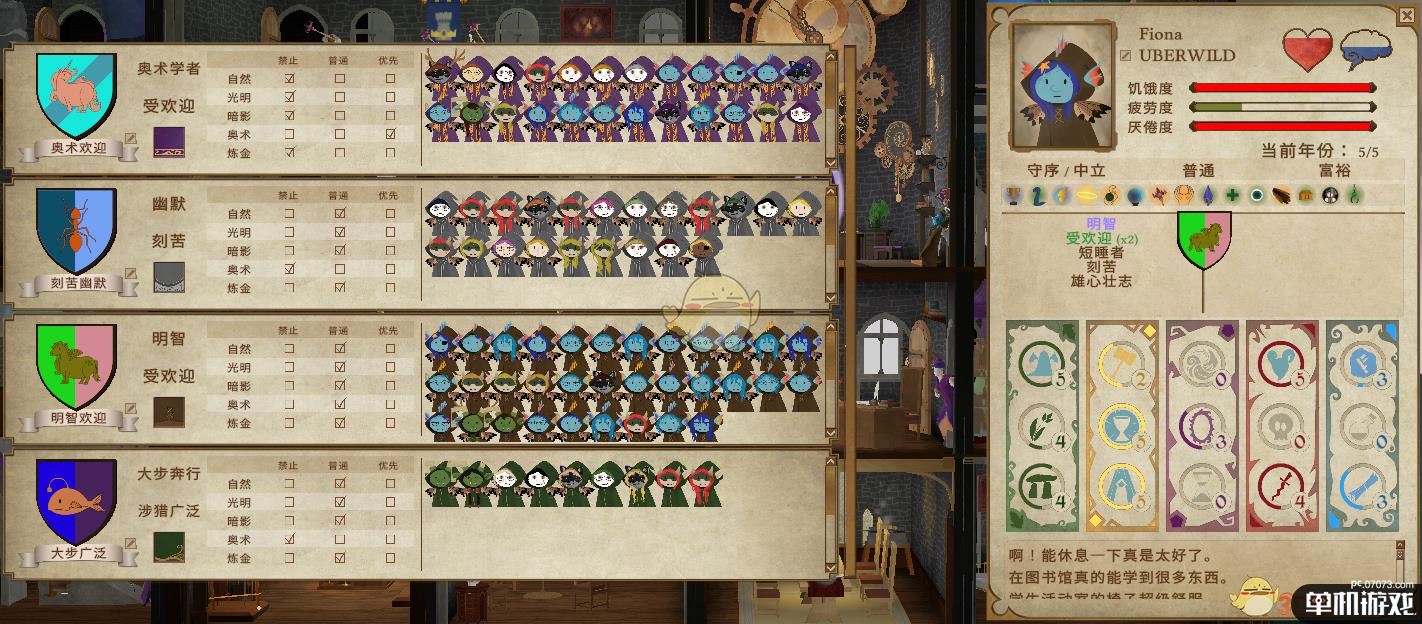Choose the gray robe swatch for 刻苦幽默
The image size is (1422, 624).
click(168, 277)
